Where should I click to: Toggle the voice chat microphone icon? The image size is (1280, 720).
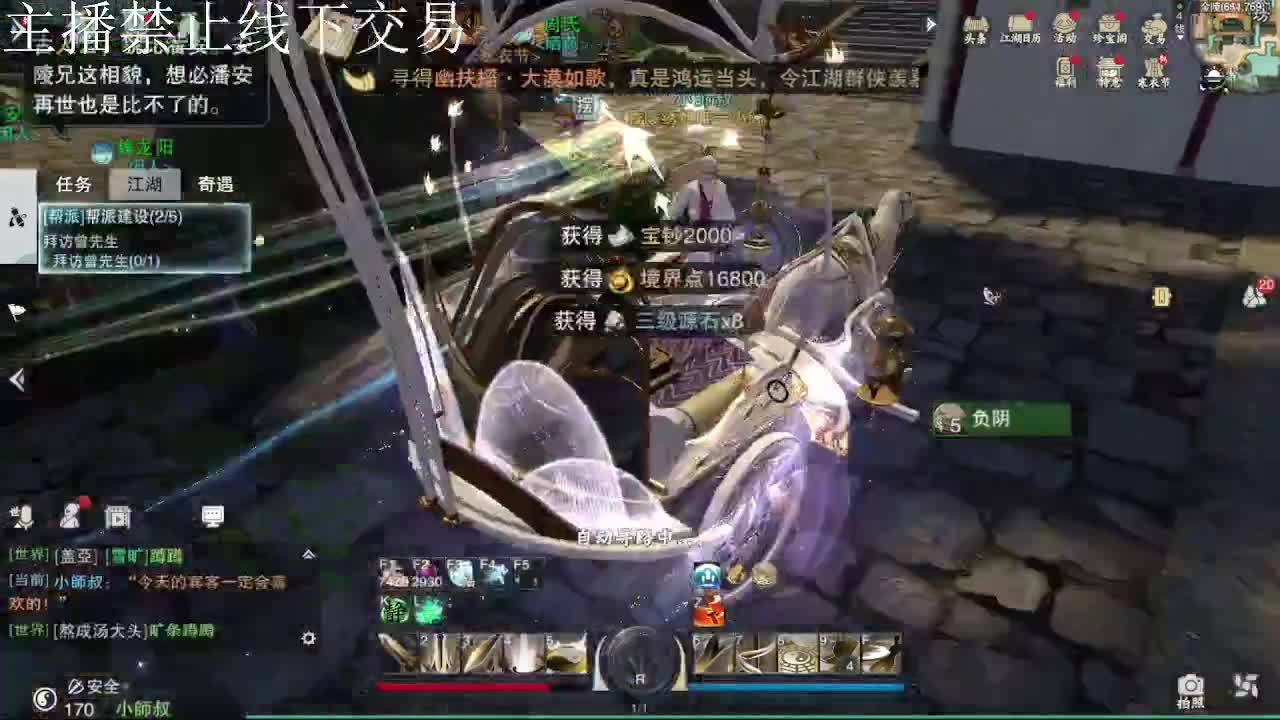coord(23,517)
